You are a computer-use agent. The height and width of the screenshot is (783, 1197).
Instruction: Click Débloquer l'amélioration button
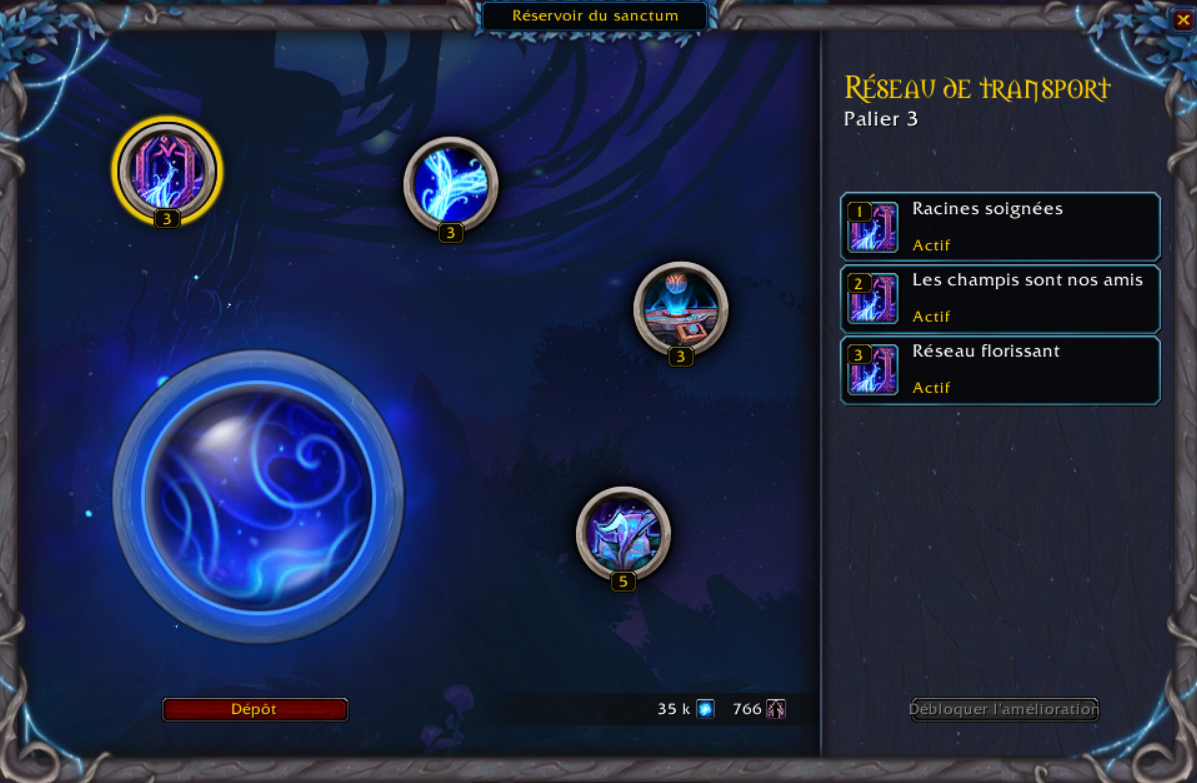tap(1004, 709)
